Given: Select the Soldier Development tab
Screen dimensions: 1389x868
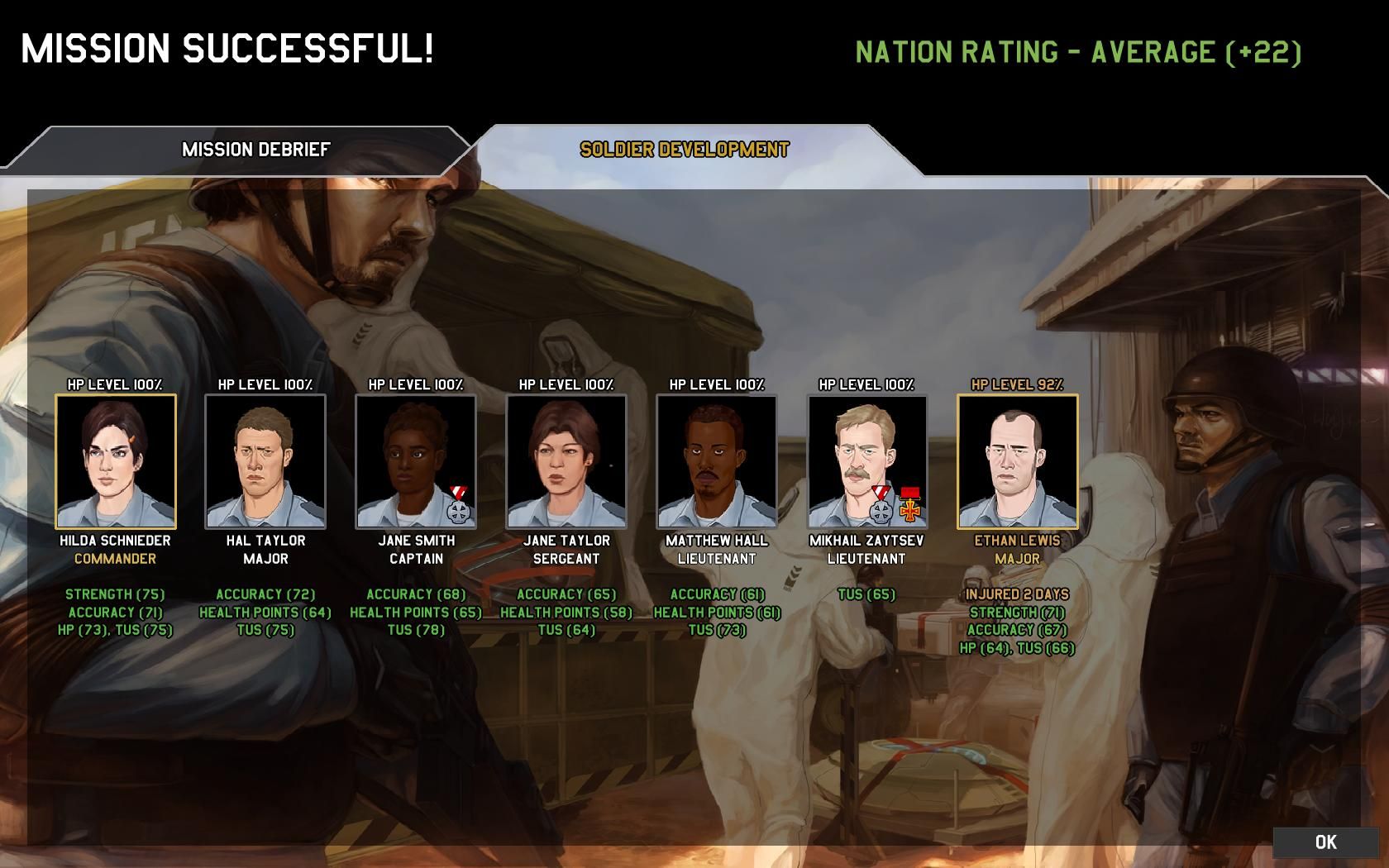Looking at the screenshot, I should coord(684,150).
